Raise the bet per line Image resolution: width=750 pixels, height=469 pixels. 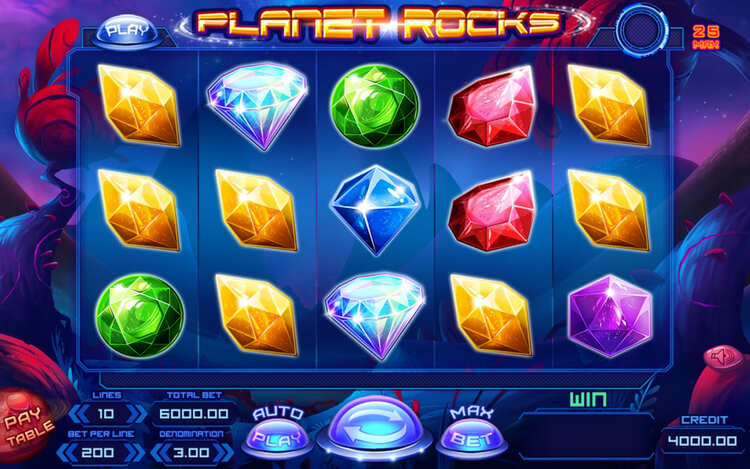click(x=135, y=452)
